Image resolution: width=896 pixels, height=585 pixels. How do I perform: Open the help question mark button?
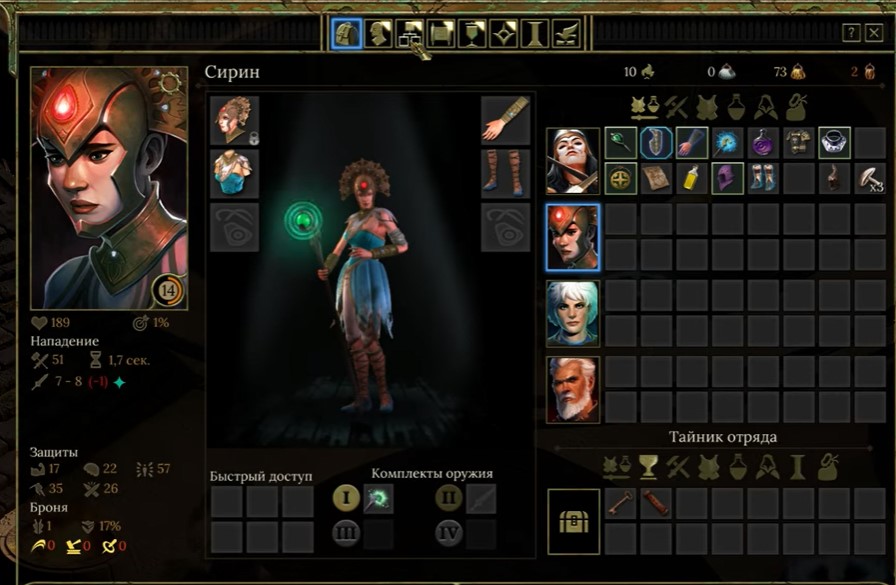pyautogui.click(x=851, y=33)
